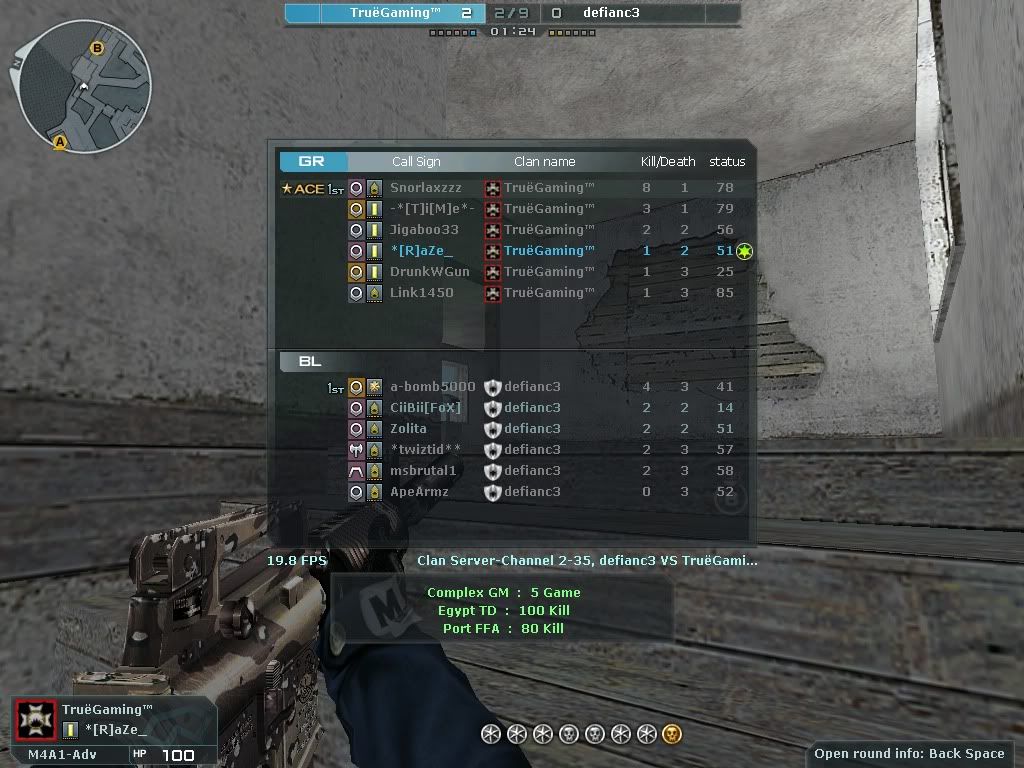Click the circular minimap

[85, 84]
